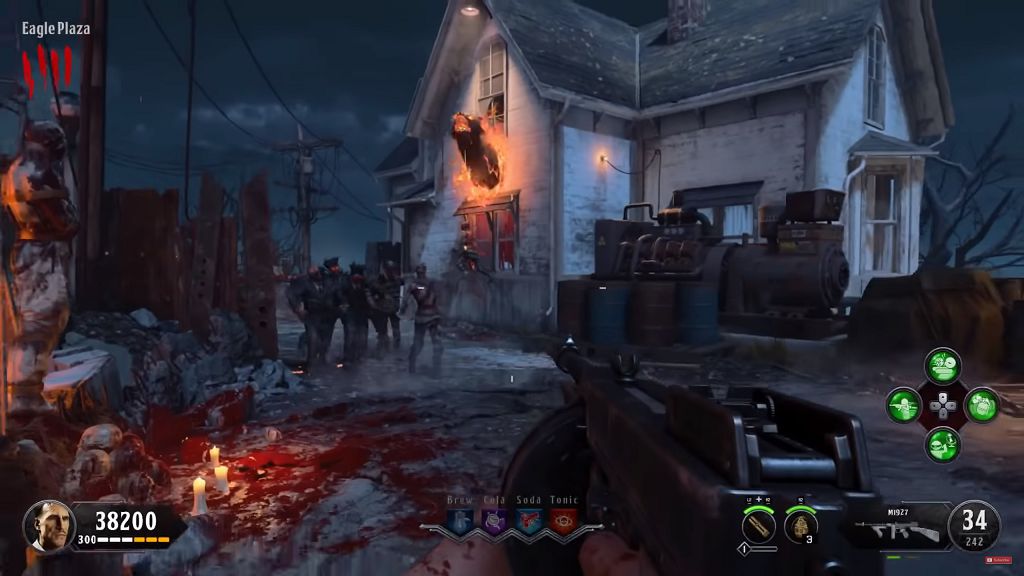Image resolution: width=1024 pixels, height=576 pixels.
Task: Activate the left green rifle elixir
Action: point(903,405)
